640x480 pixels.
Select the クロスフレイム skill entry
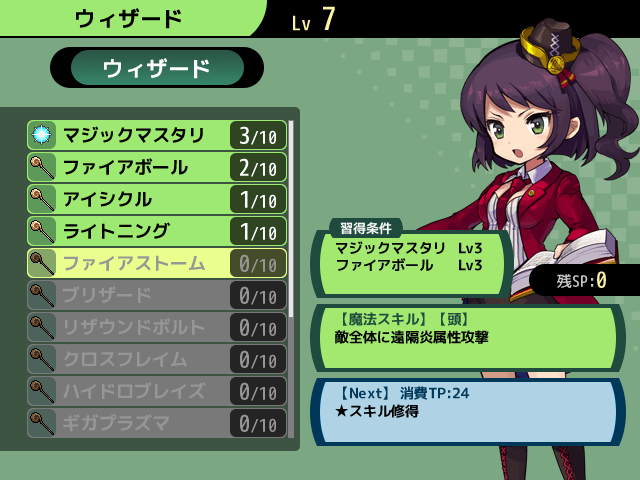coord(157,359)
